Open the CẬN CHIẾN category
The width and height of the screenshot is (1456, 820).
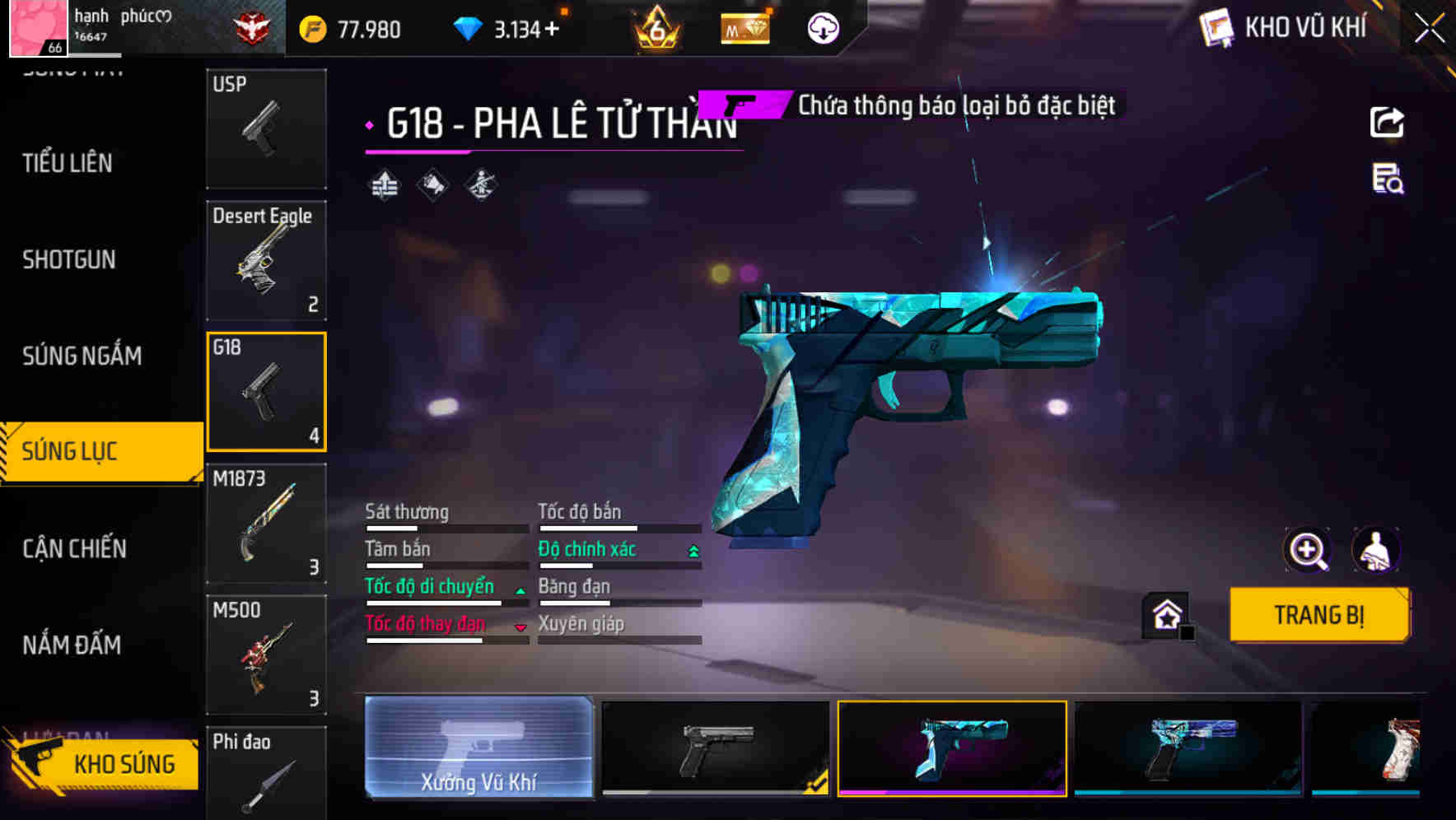72,548
